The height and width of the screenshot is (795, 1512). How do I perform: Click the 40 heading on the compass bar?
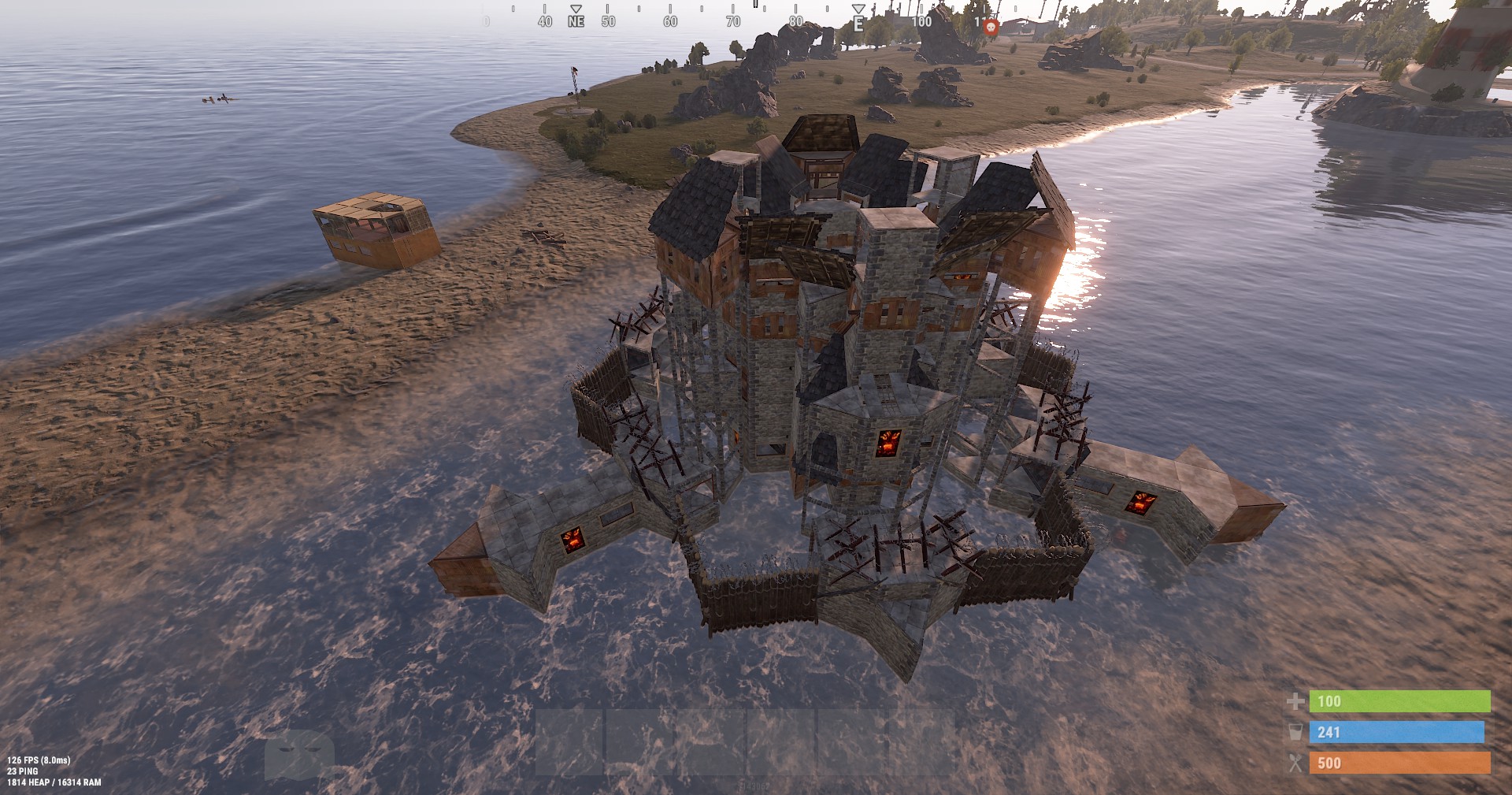[543, 23]
